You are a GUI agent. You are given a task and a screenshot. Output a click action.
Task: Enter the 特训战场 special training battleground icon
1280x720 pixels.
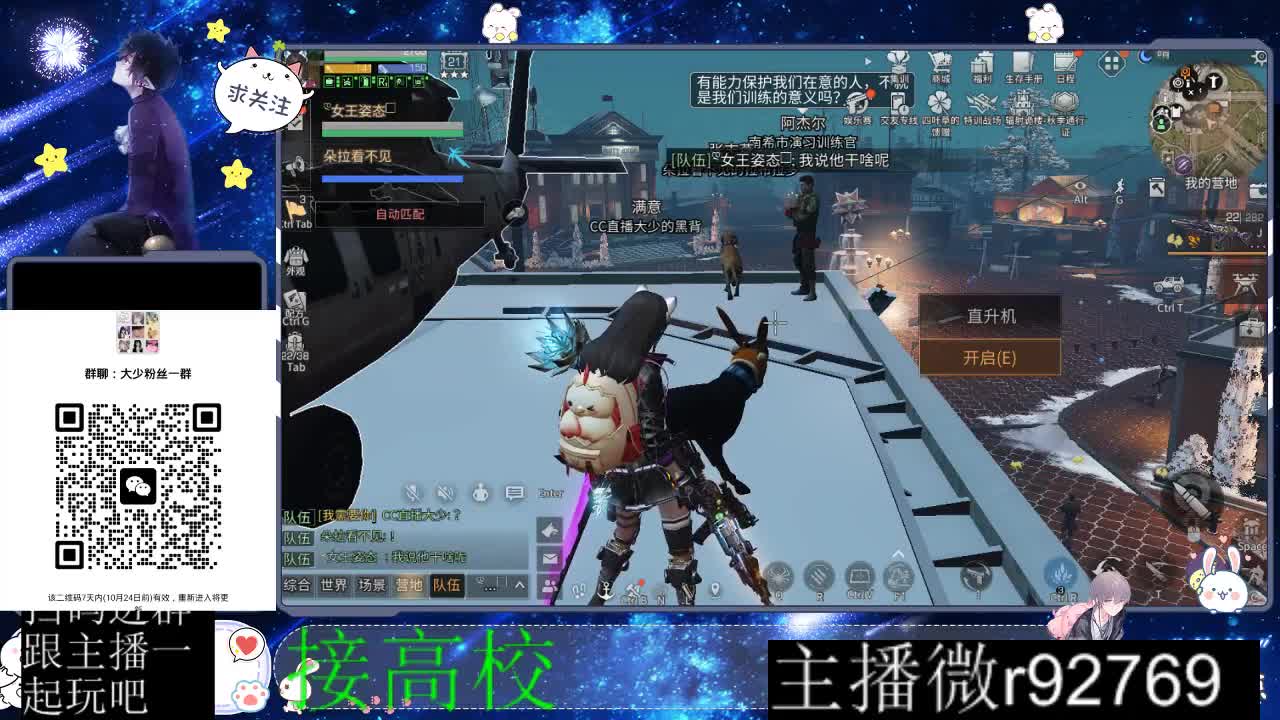click(982, 101)
